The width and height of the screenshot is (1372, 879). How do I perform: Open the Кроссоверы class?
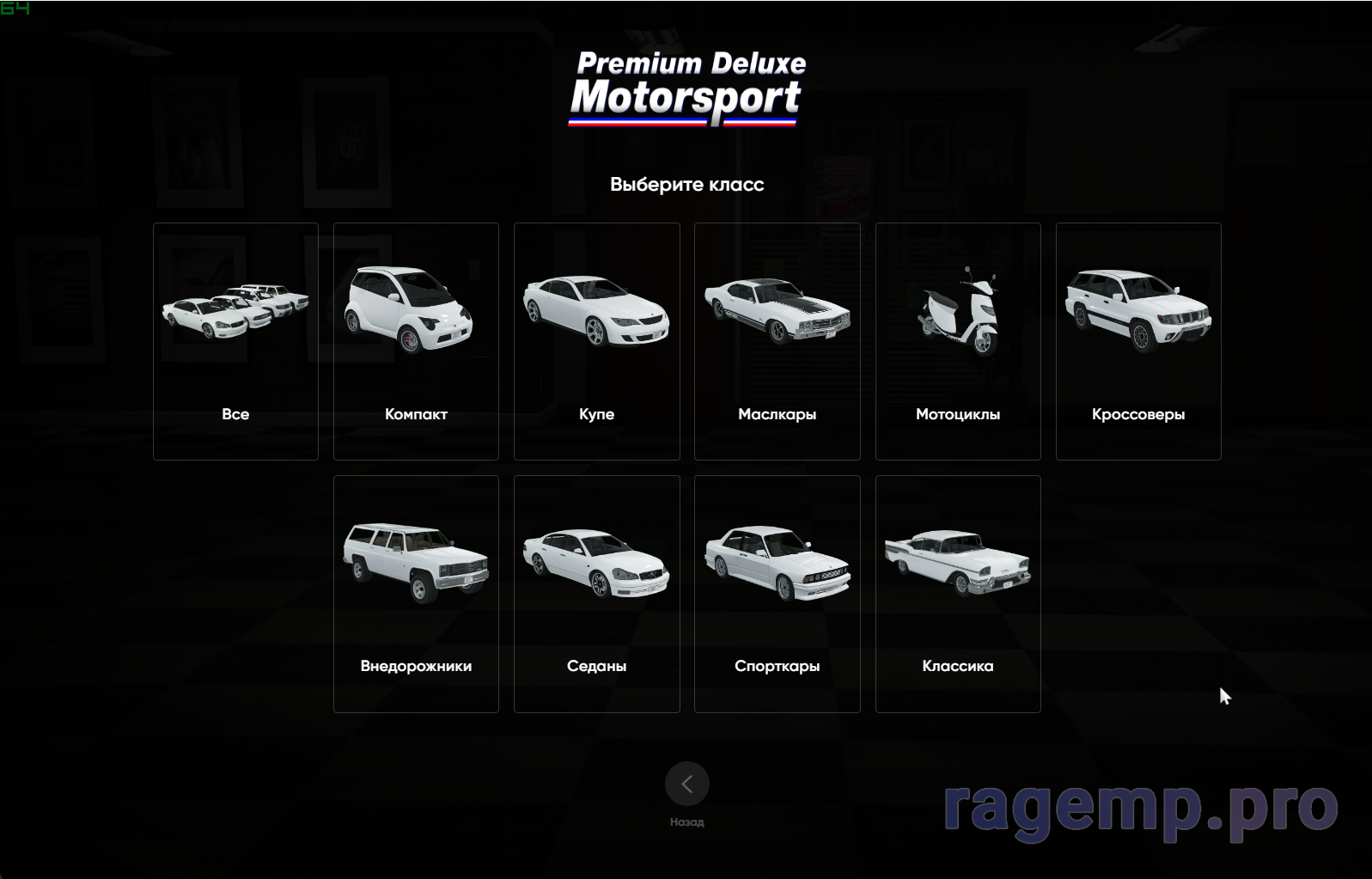point(1138,341)
